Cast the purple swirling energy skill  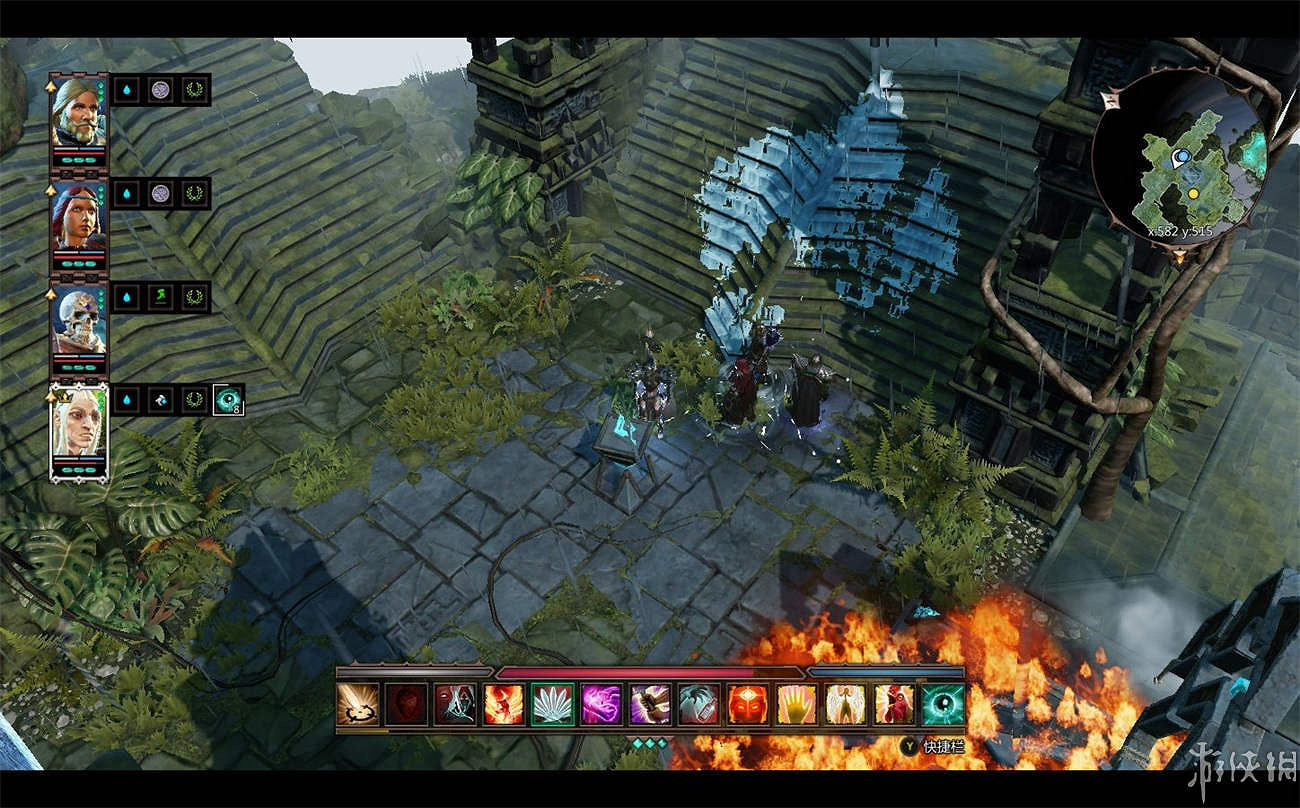coord(602,704)
